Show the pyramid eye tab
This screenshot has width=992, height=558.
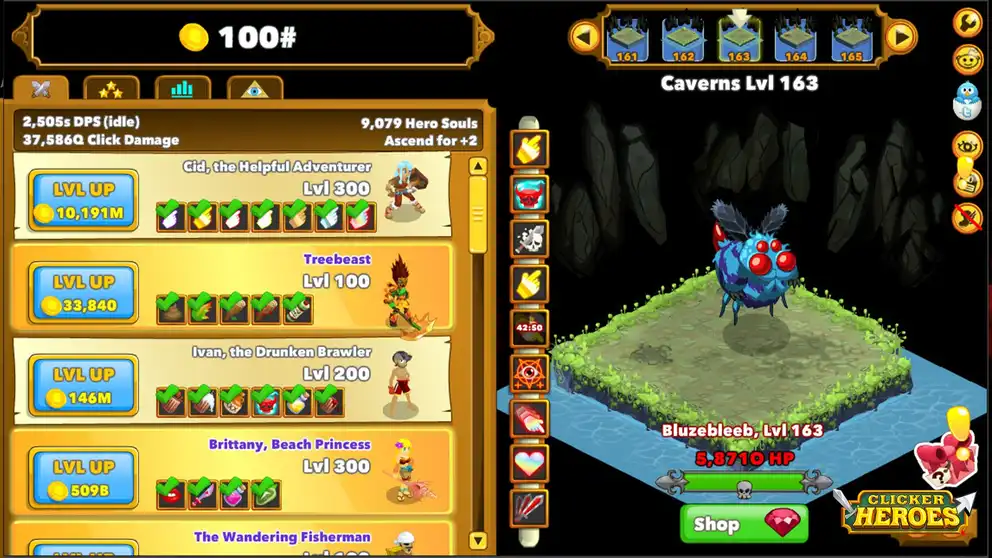254,90
